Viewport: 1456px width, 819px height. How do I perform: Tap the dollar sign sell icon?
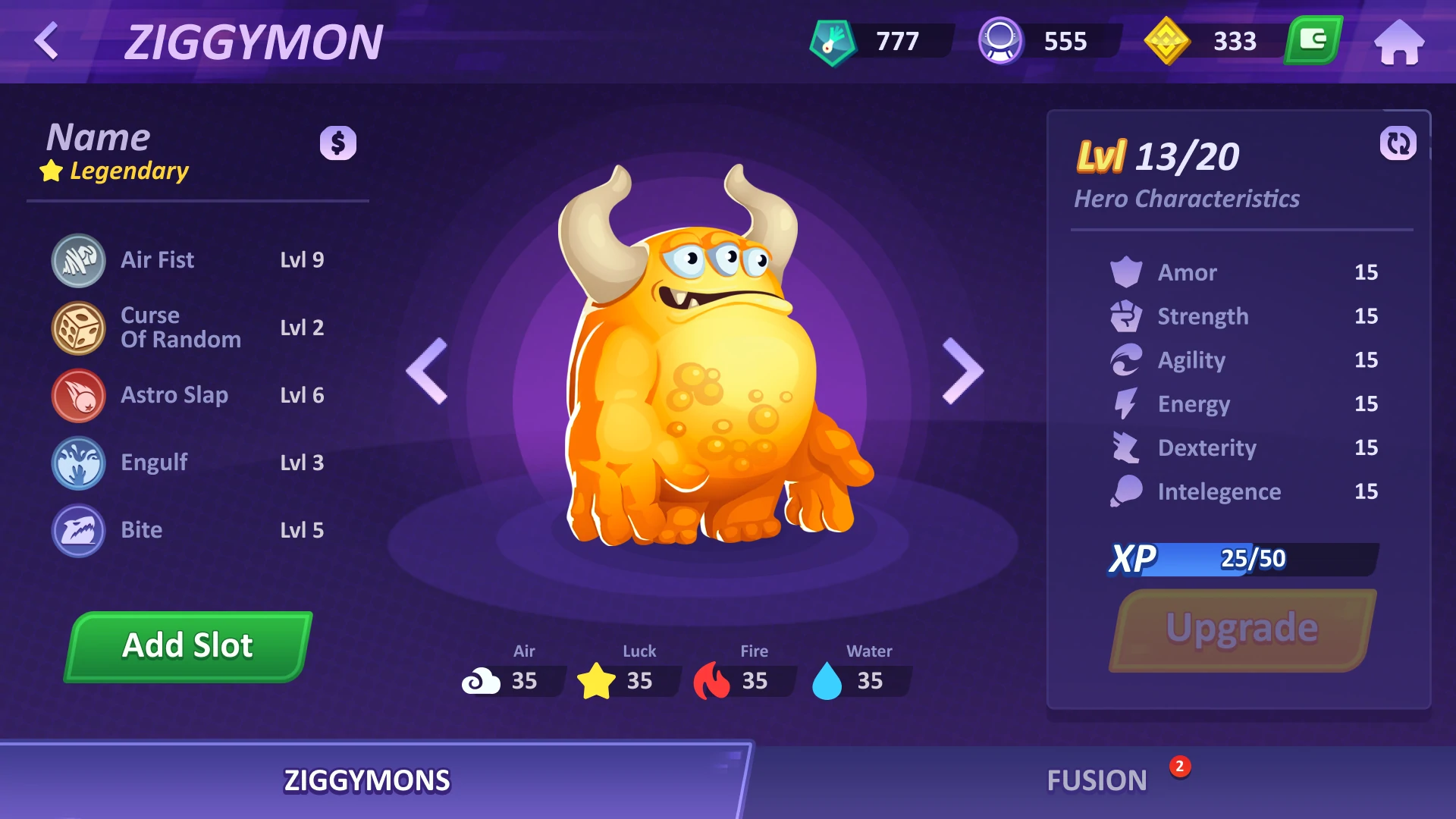coord(338,143)
